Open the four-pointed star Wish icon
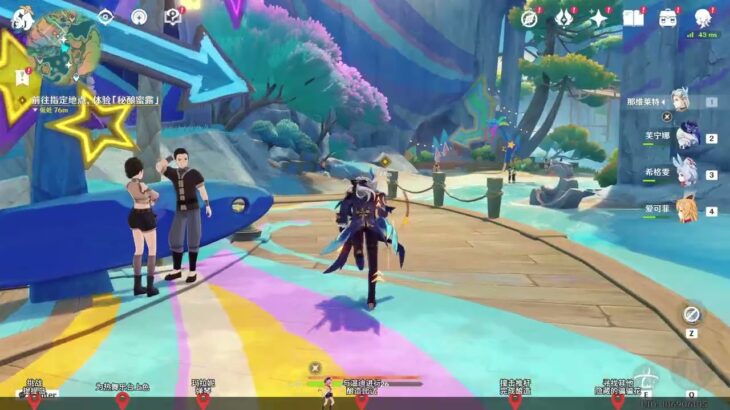Image resolution: width=730 pixels, height=410 pixels. (x=598, y=17)
